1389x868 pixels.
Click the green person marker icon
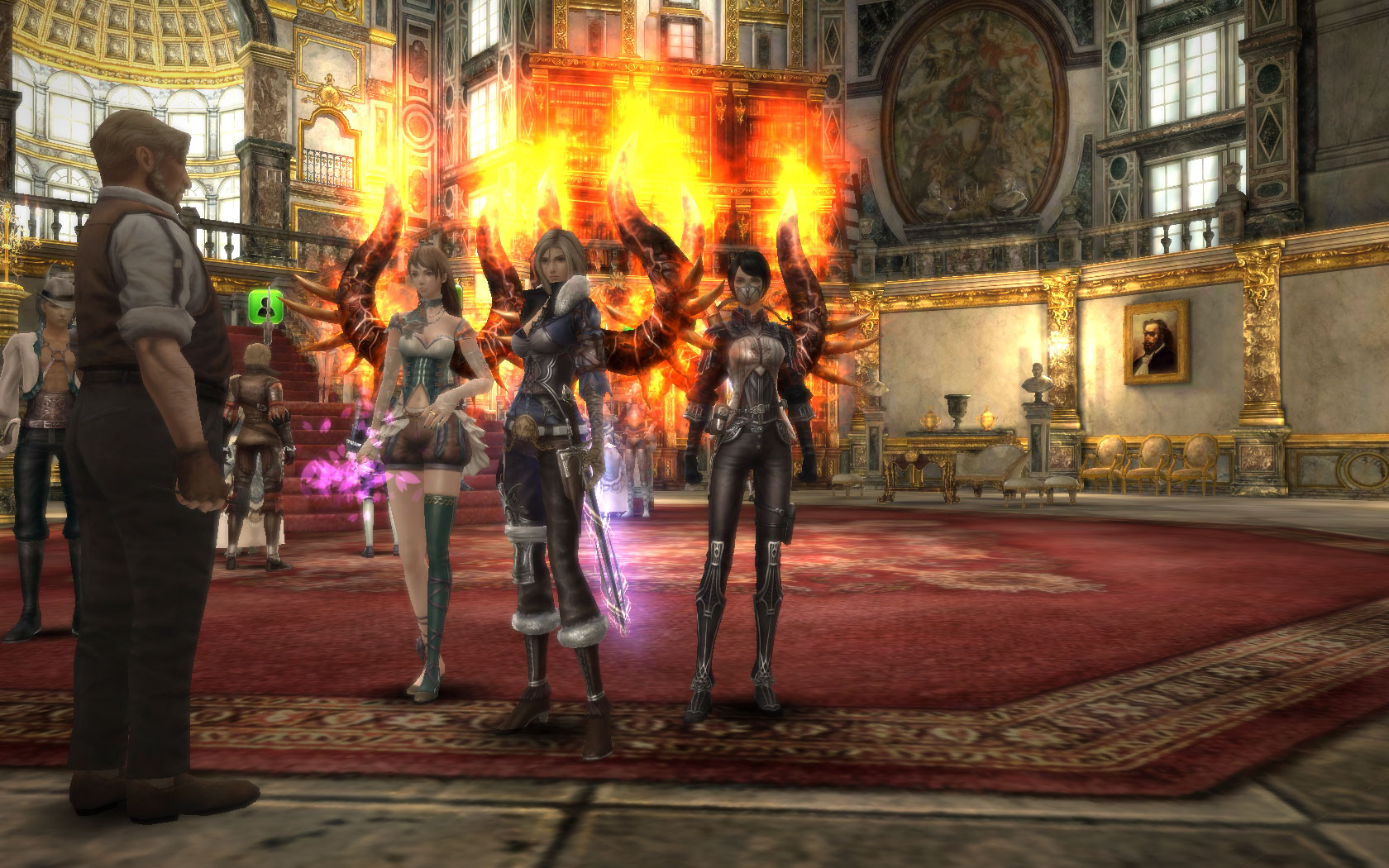coord(266,308)
